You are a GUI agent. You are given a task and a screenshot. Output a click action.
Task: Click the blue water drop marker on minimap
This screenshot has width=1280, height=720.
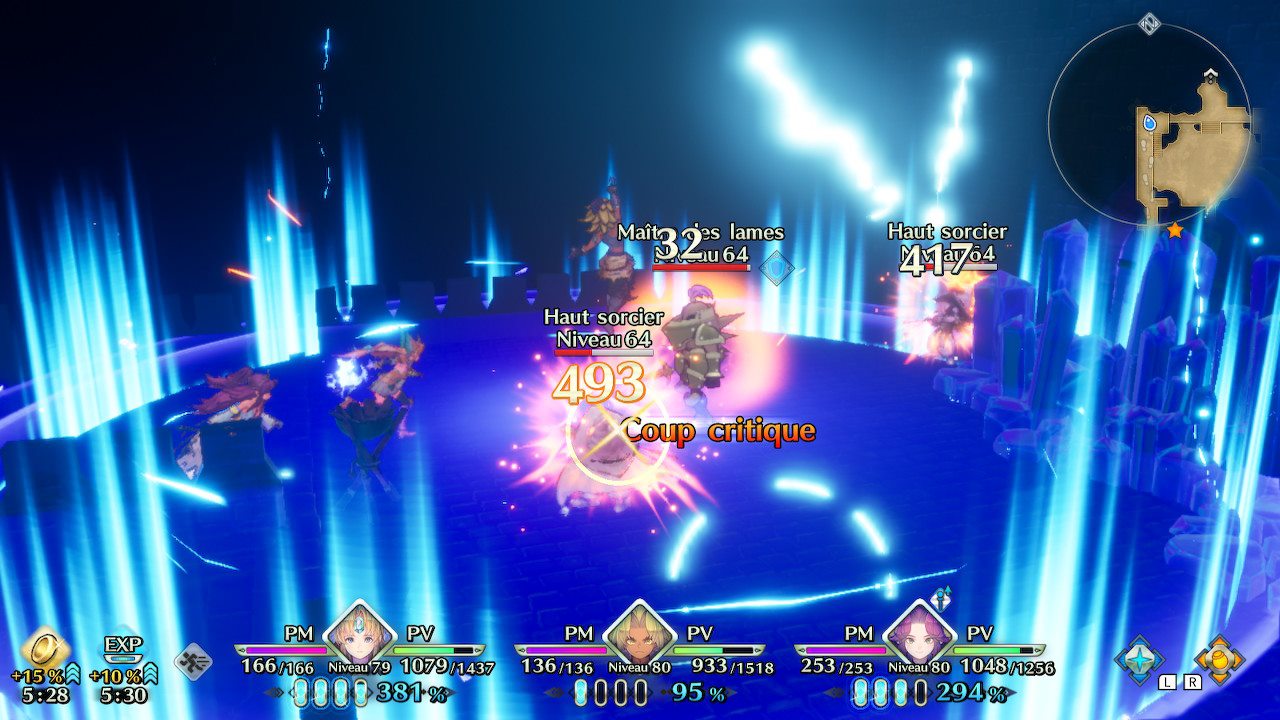tap(1150, 123)
